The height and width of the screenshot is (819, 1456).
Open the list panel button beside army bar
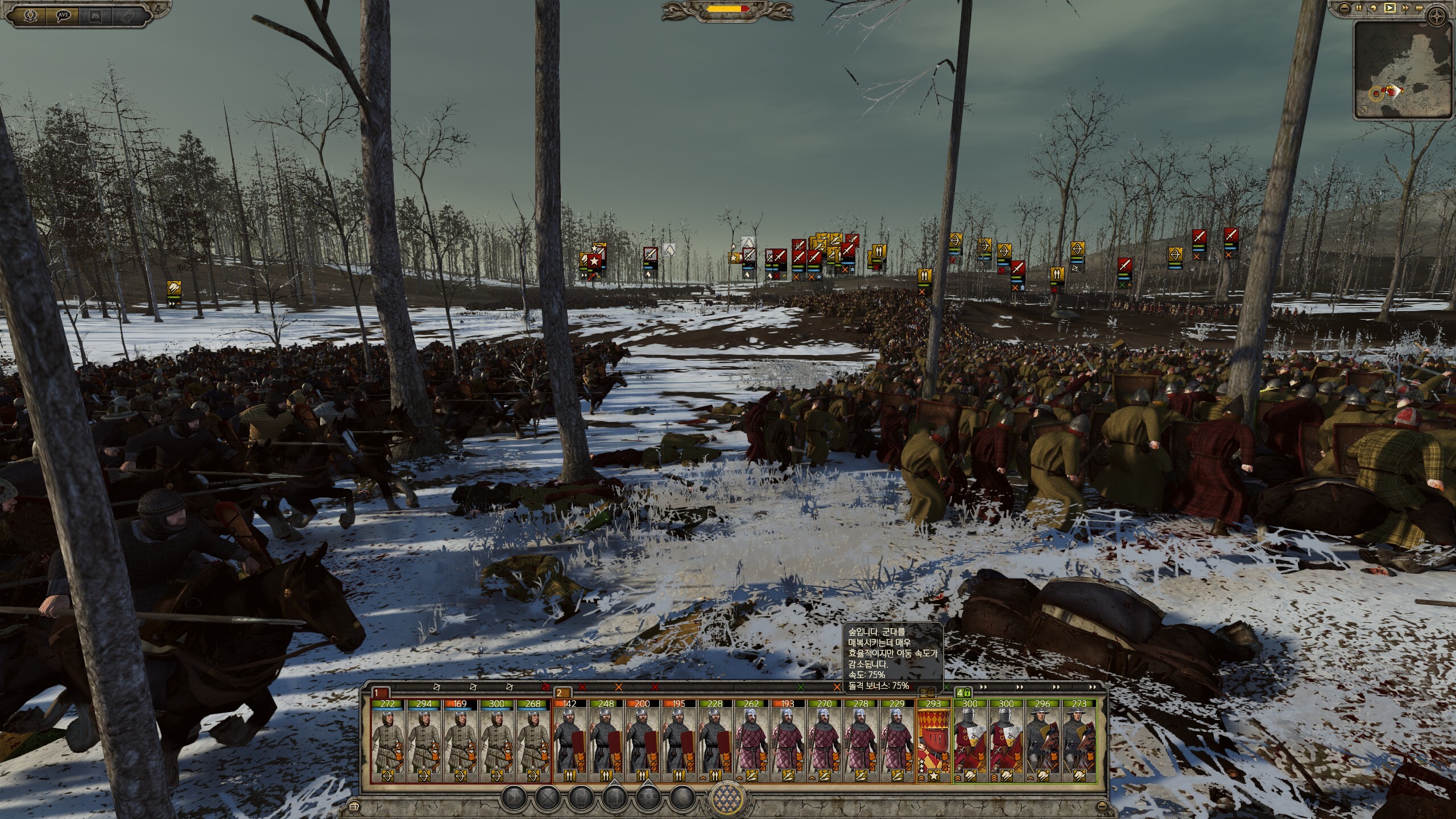(355, 806)
